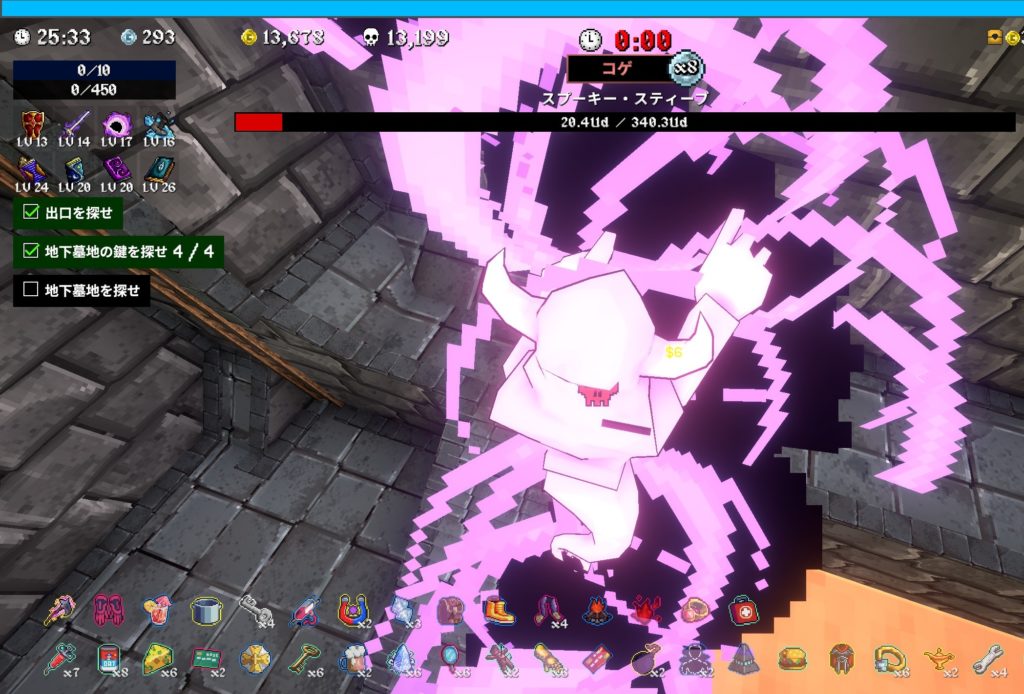Select the 地下墓地の鍵を探せ objective entry
This screenshot has width=1024, height=694.
pos(118,252)
